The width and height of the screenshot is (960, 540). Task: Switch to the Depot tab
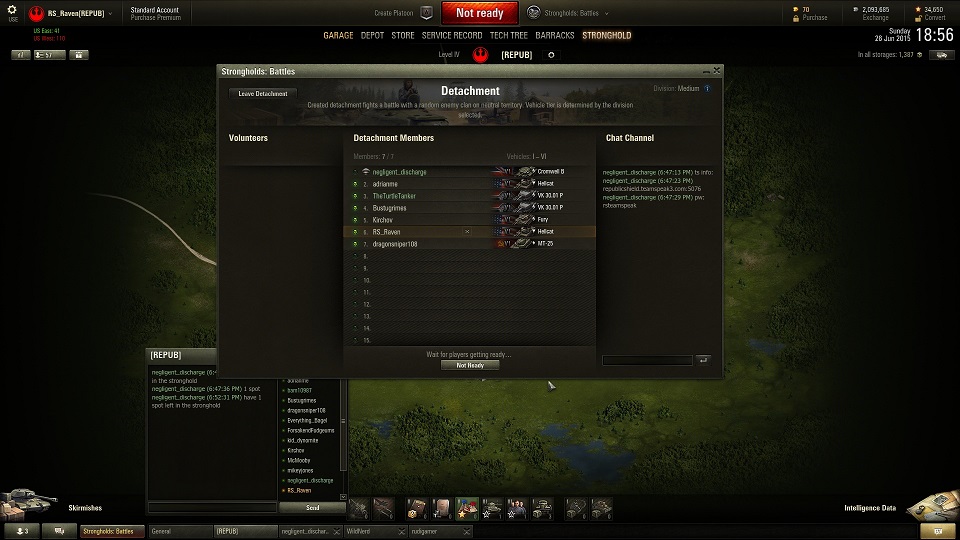[372, 35]
